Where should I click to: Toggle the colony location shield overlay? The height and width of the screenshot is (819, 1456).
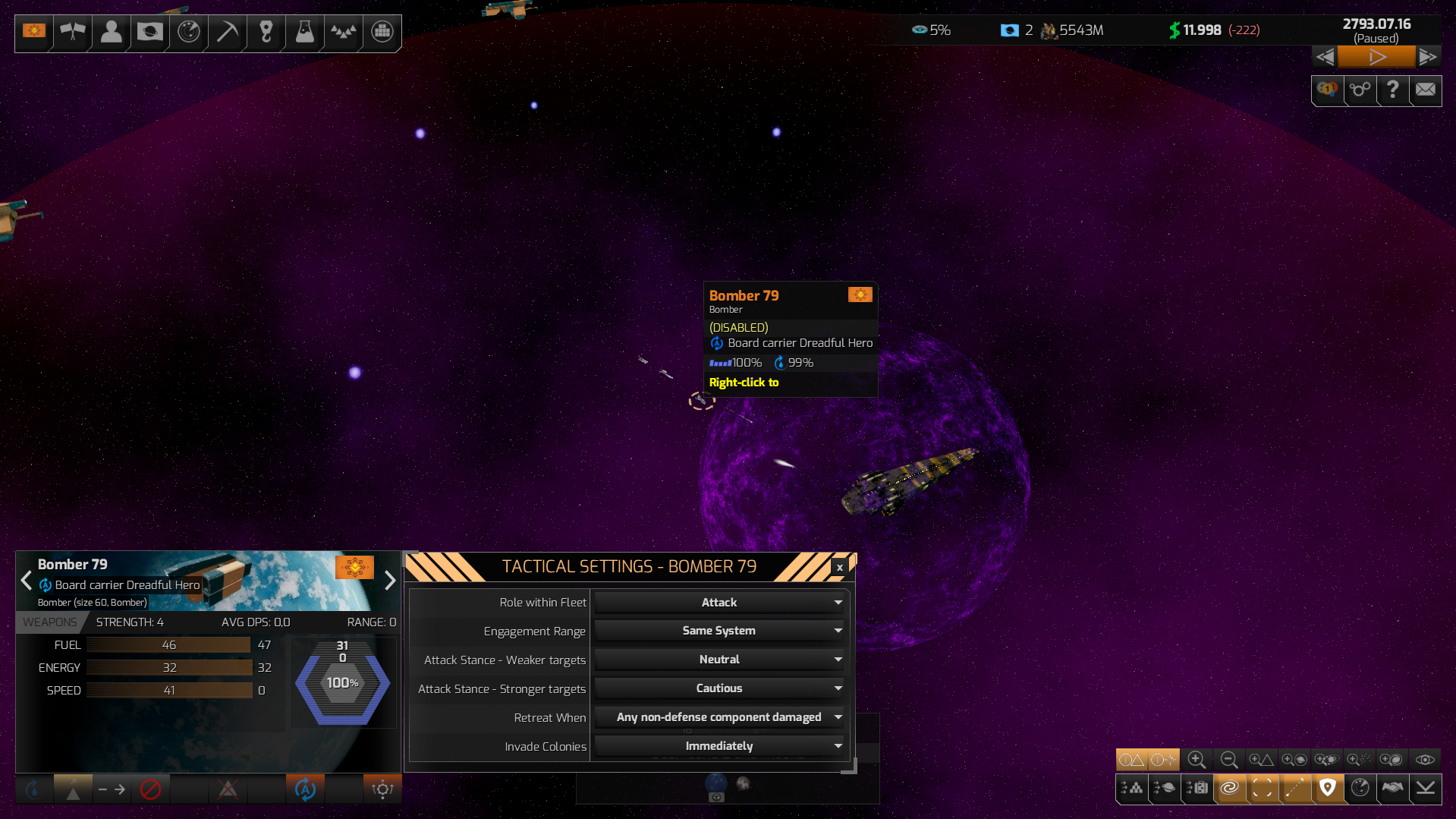coord(1328,789)
